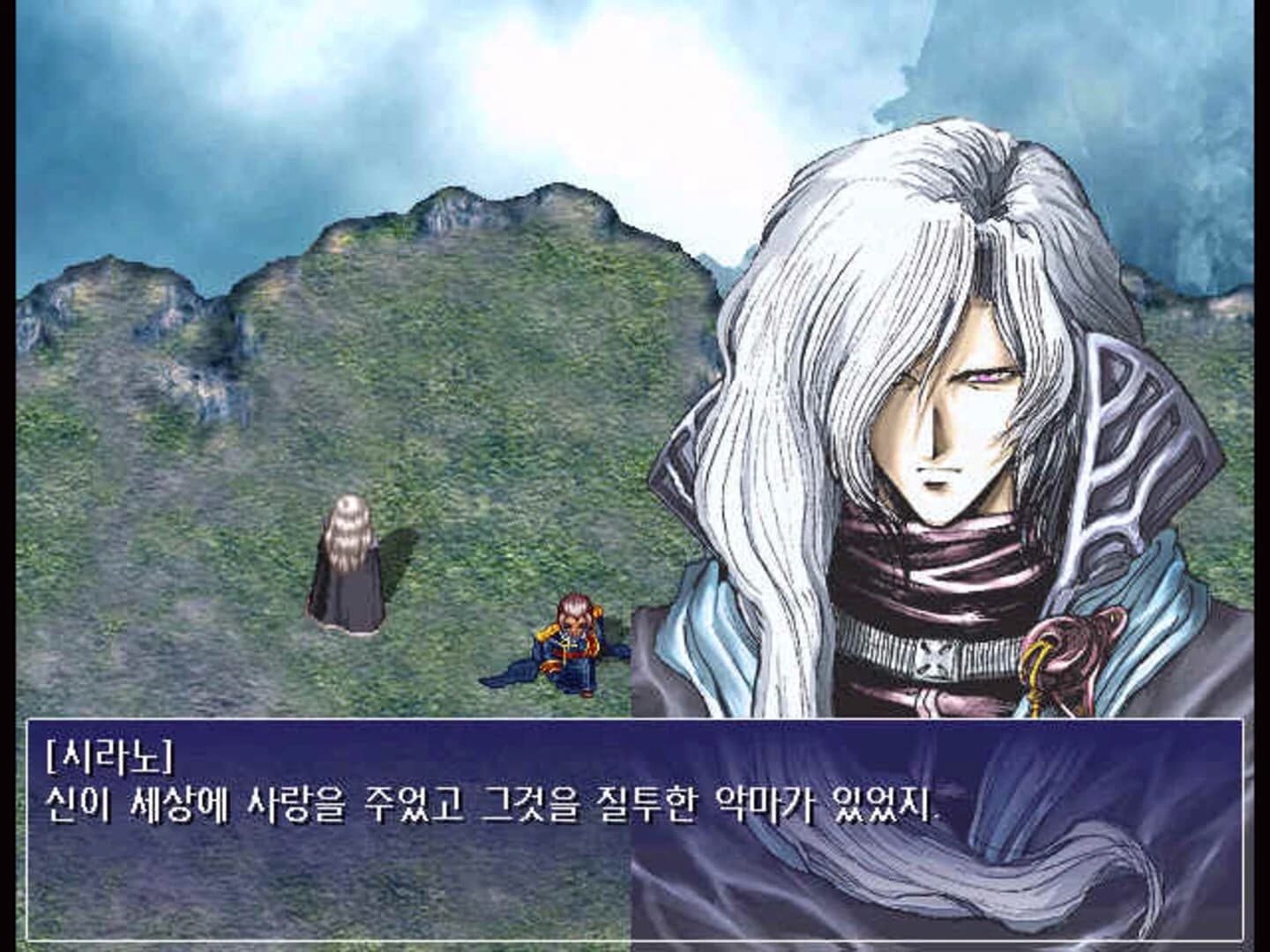The width and height of the screenshot is (1270, 952).
Task: Select the white-haired cloaked sprite standing on grass
Action: (x=348, y=564)
